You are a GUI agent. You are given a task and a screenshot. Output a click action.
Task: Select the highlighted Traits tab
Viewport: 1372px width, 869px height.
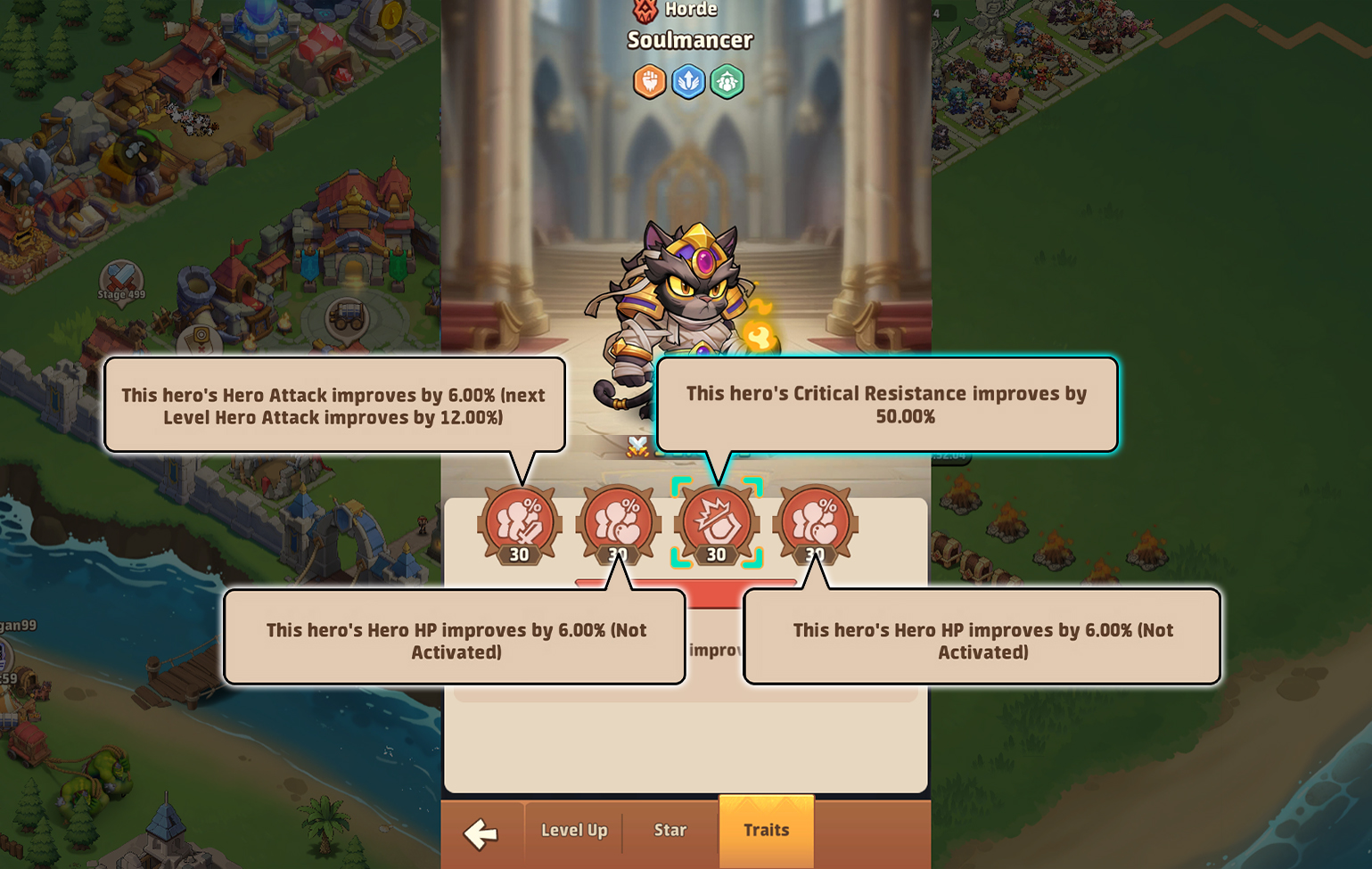tap(766, 830)
